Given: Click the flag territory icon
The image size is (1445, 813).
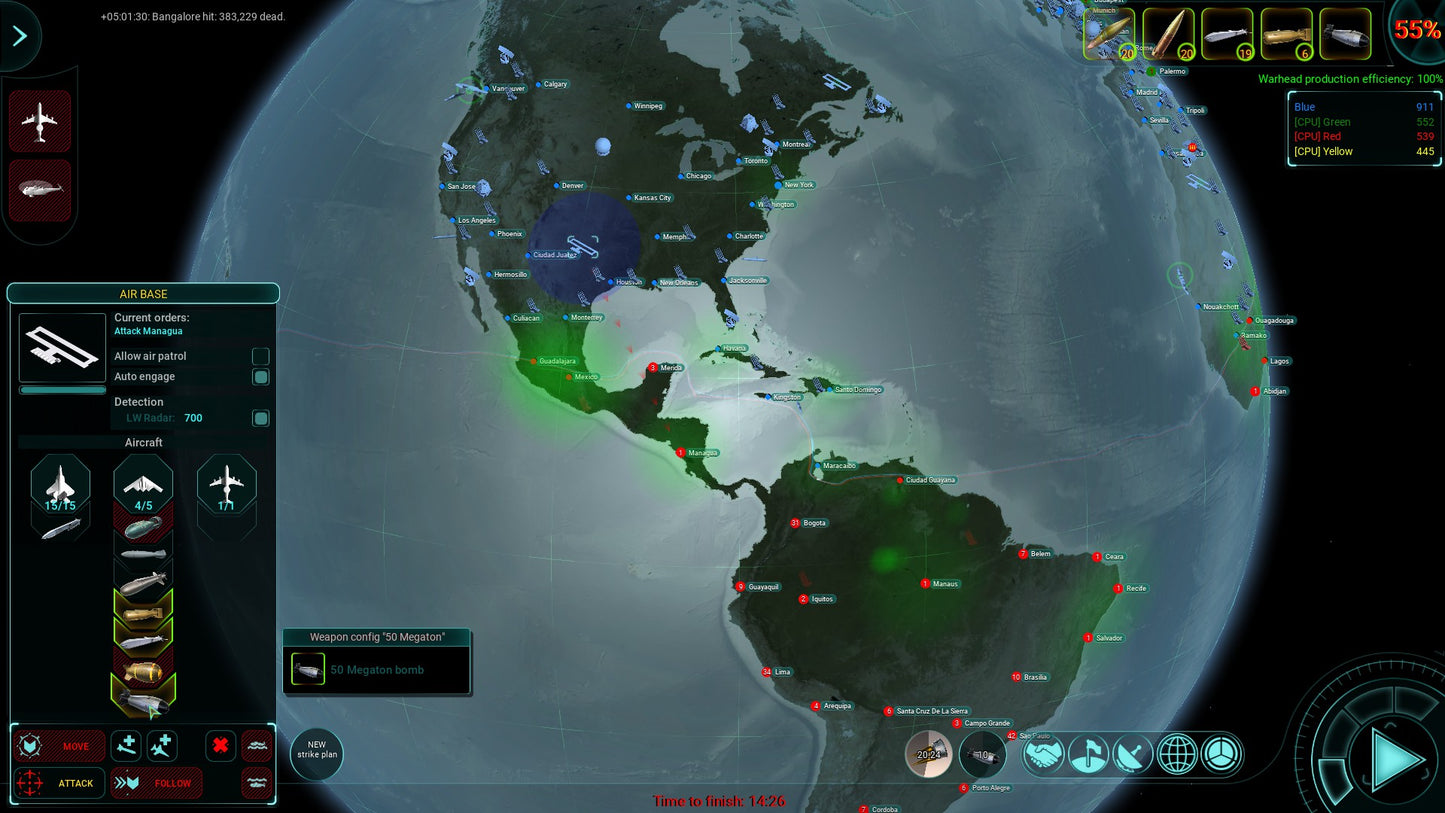Looking at the screenshot, I should pos(1088,755).
